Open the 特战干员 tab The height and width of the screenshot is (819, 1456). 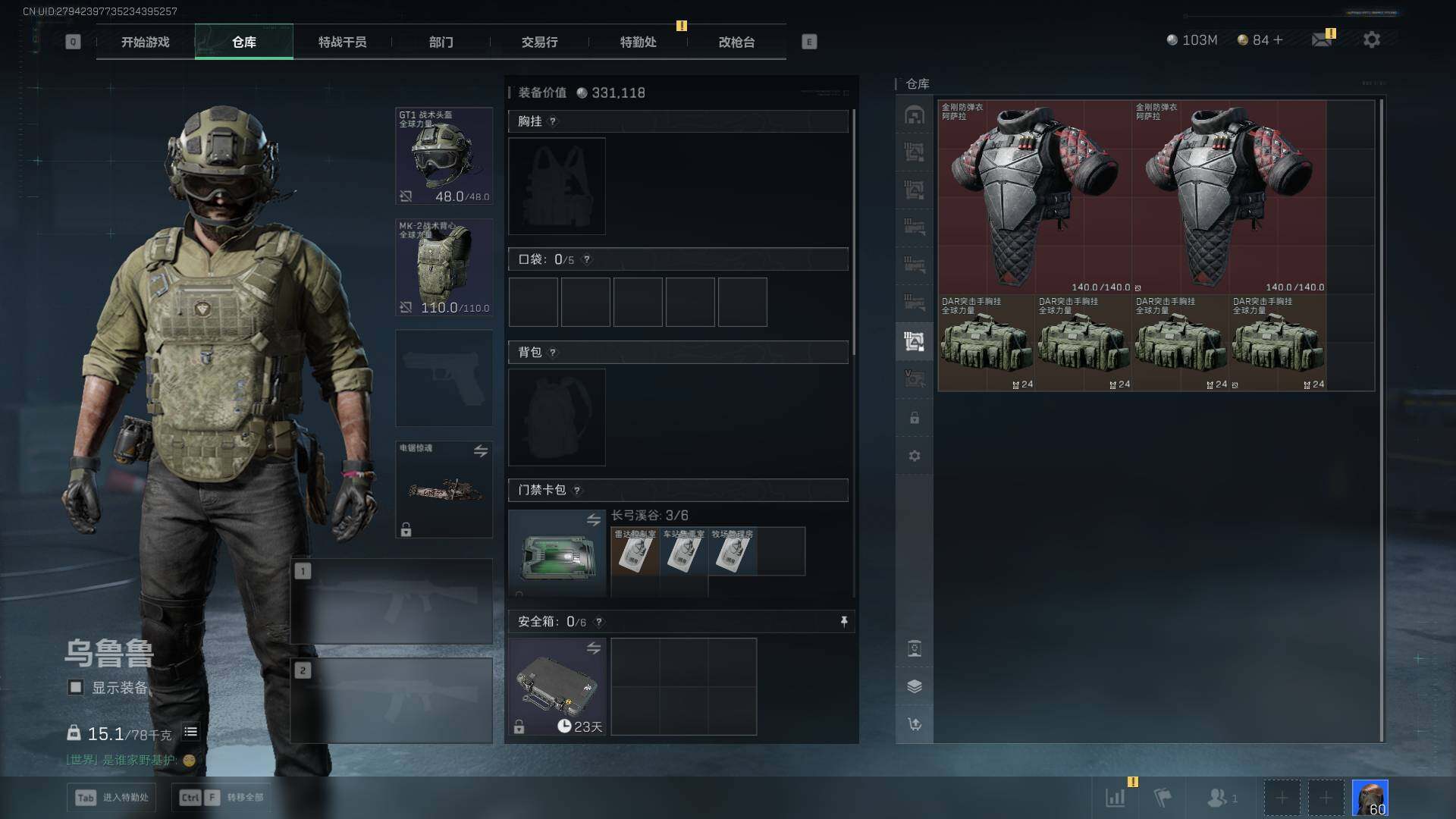[342, 42]
